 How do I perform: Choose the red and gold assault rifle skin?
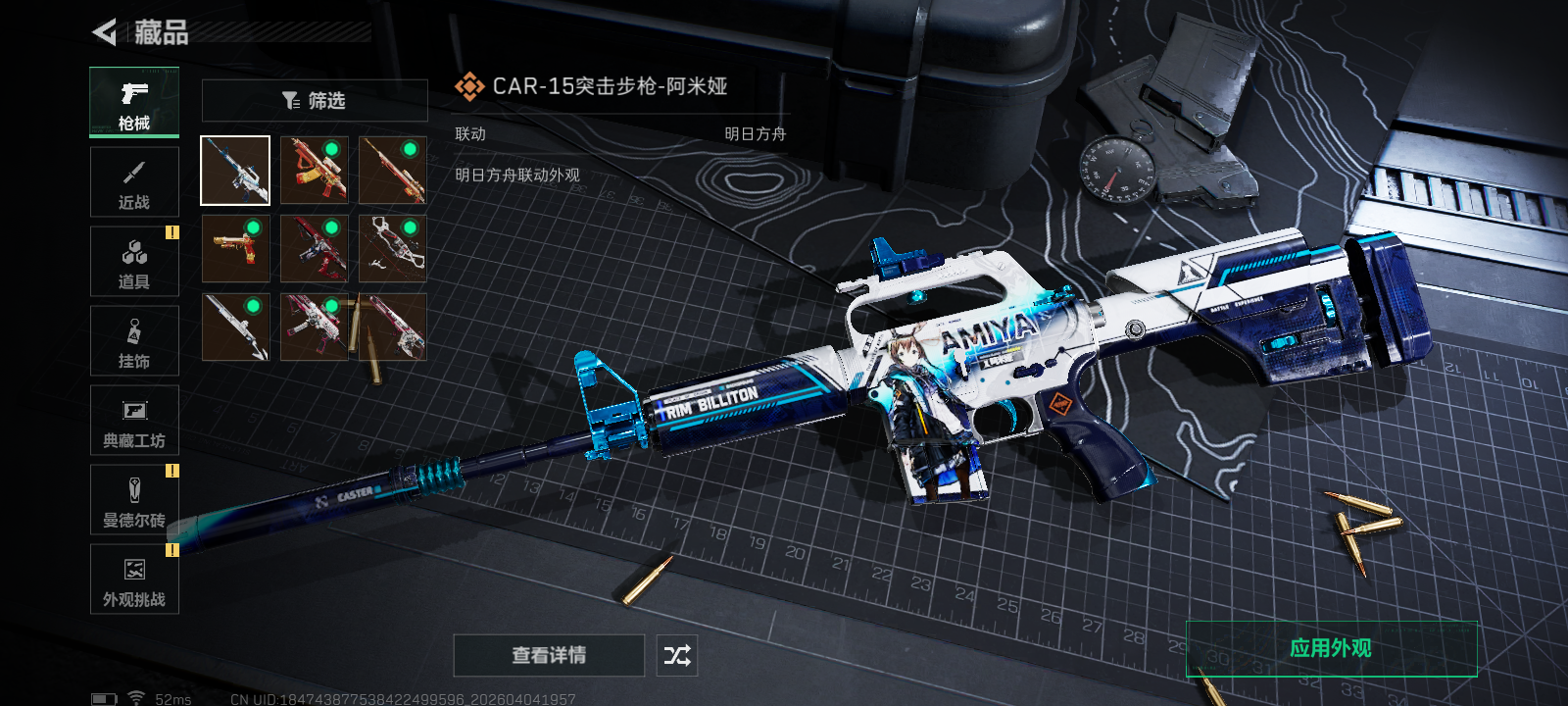pos(314,171)
